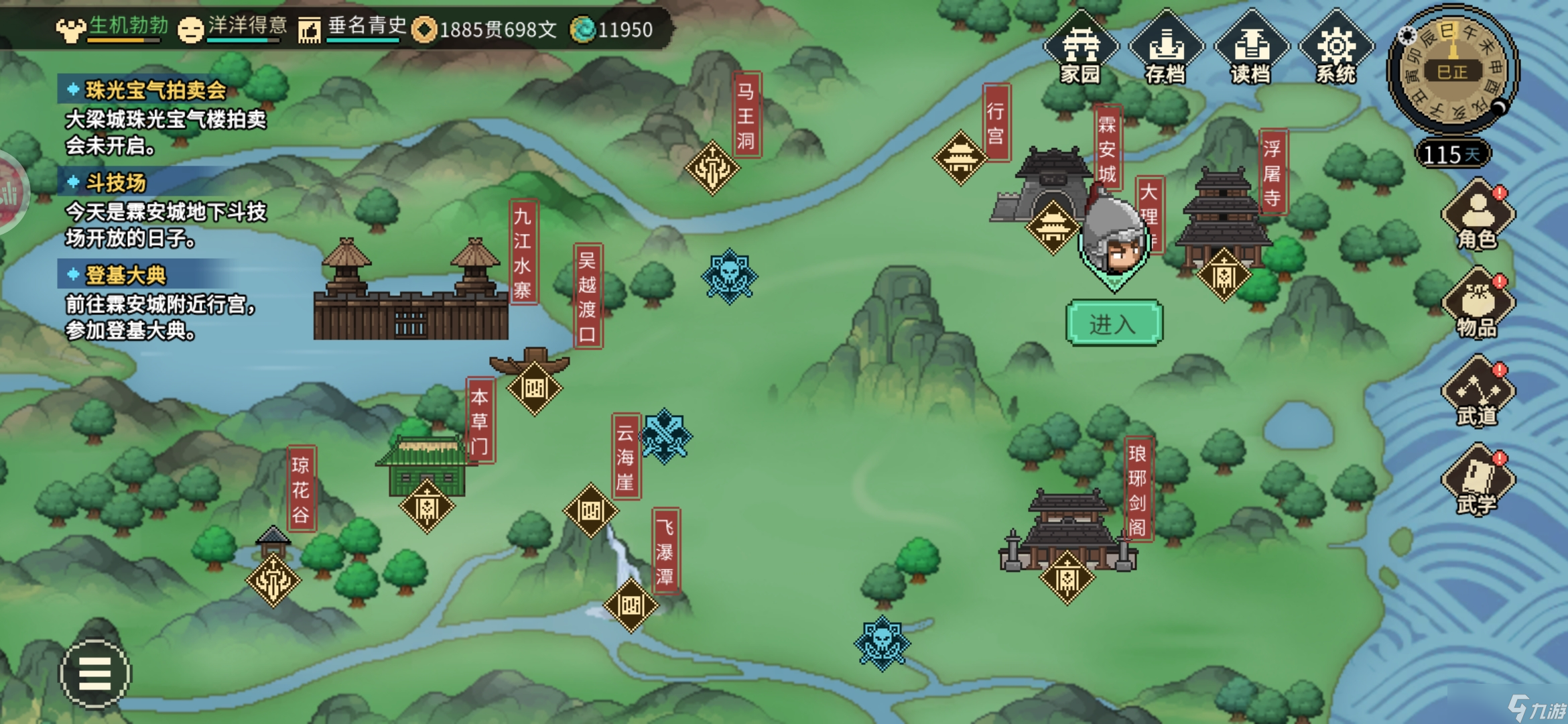This screenshot has width=1568, height=724.
Task: Select the 飞瀑潭 waterfall map marker
Action: click(631, 605)
